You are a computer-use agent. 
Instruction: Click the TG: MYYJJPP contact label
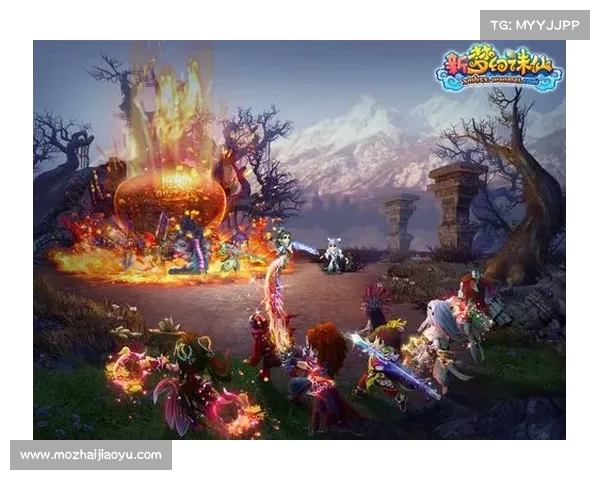(x=535, y=25)
